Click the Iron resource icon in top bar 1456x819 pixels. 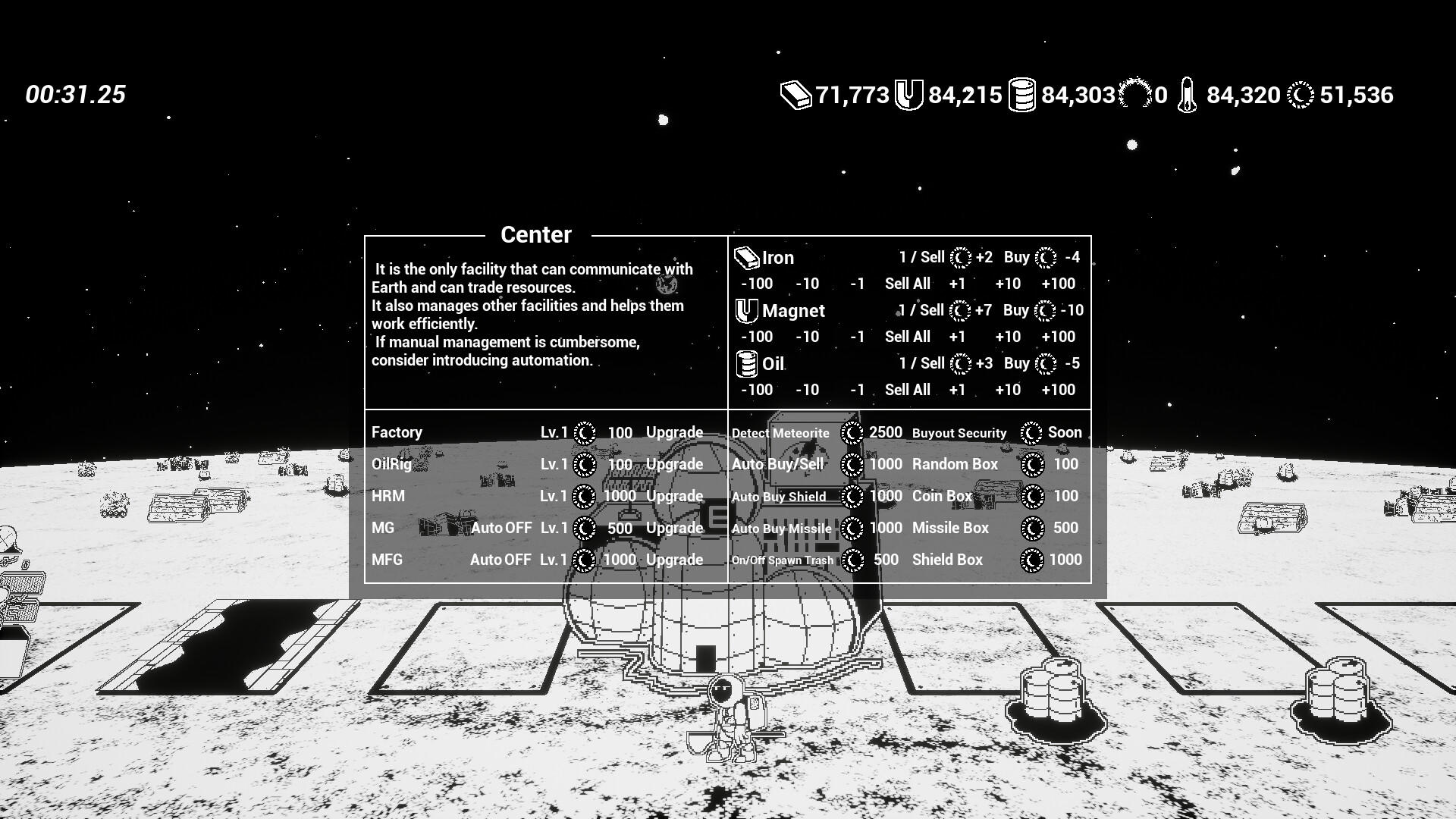point(795,95)
